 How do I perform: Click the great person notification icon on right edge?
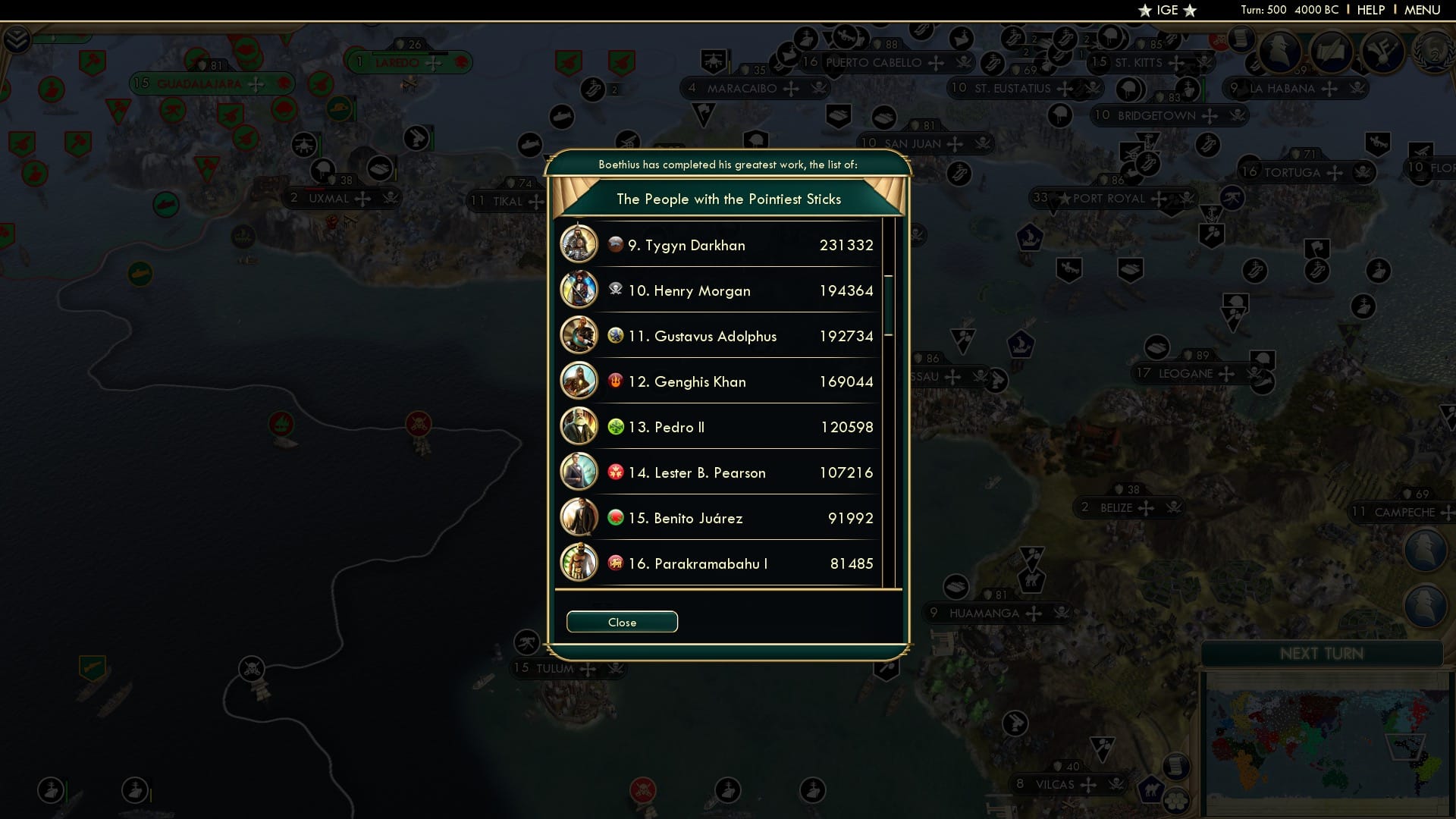click(1425, 550)
